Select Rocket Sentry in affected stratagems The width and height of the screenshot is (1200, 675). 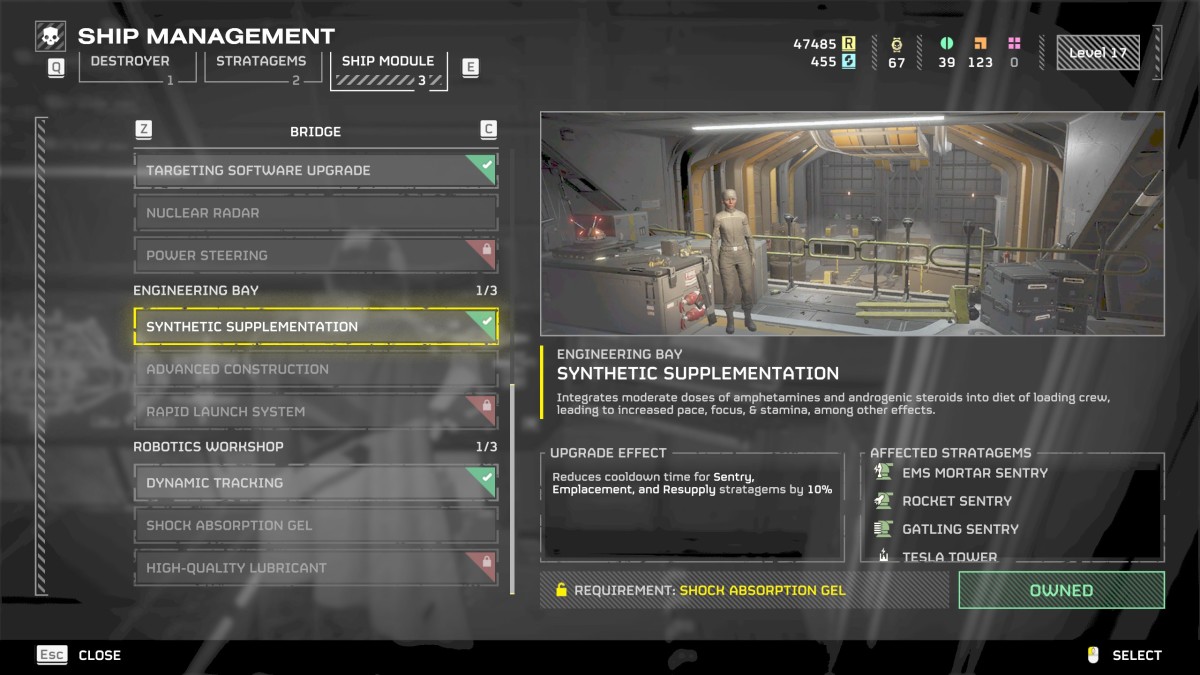pyautogui.click(x=956, y=501)
